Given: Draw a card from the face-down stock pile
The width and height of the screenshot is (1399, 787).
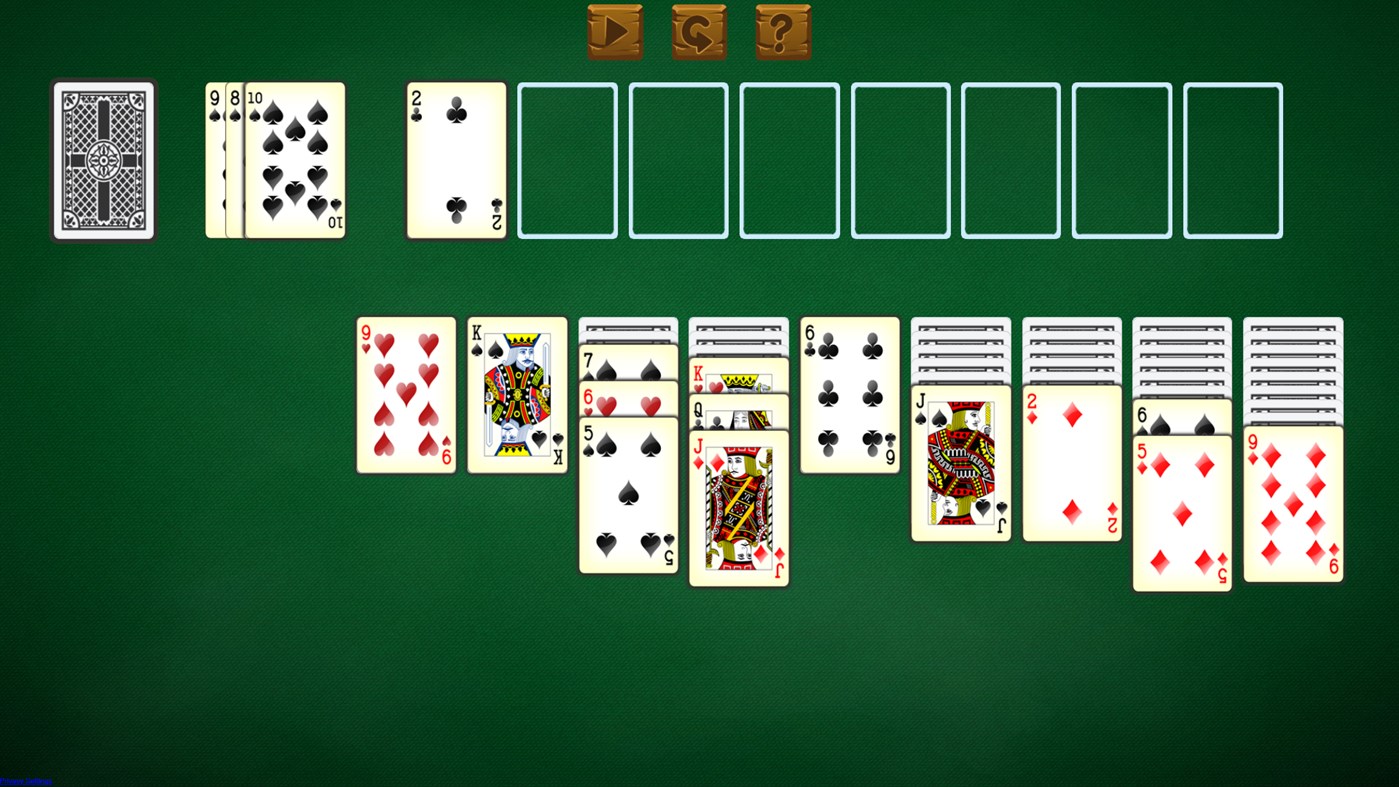Looking at the screenshot, I should click(x=102, y=160).
